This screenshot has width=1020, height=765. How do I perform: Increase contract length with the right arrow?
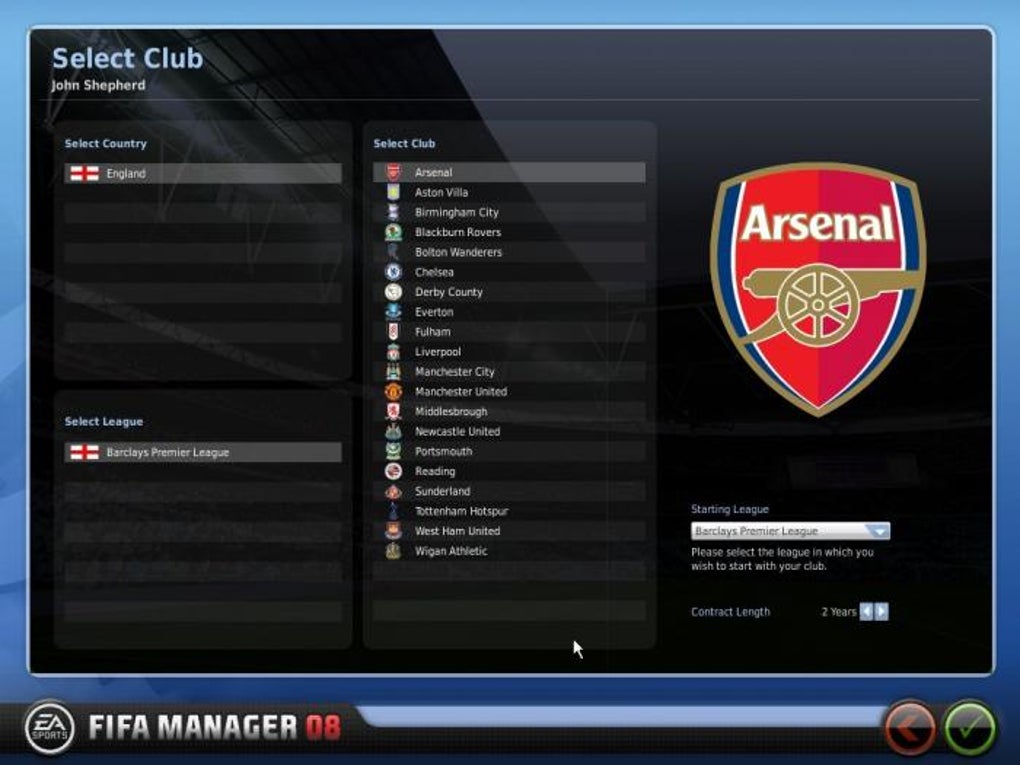[x=881, y=612]
